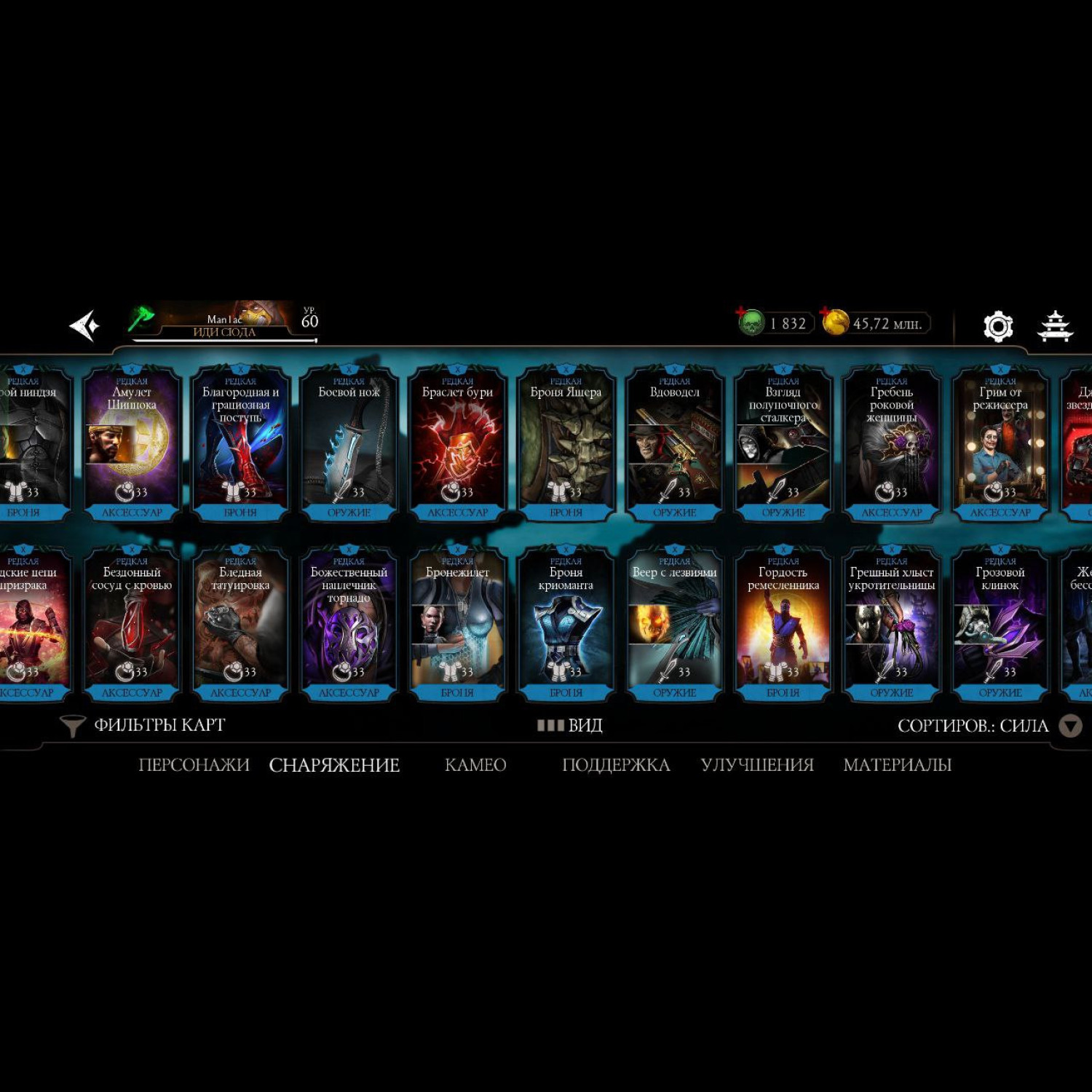Screen dimensions: 1092x1092
Task: Open the gear settings menu
Action: point(997,326)
